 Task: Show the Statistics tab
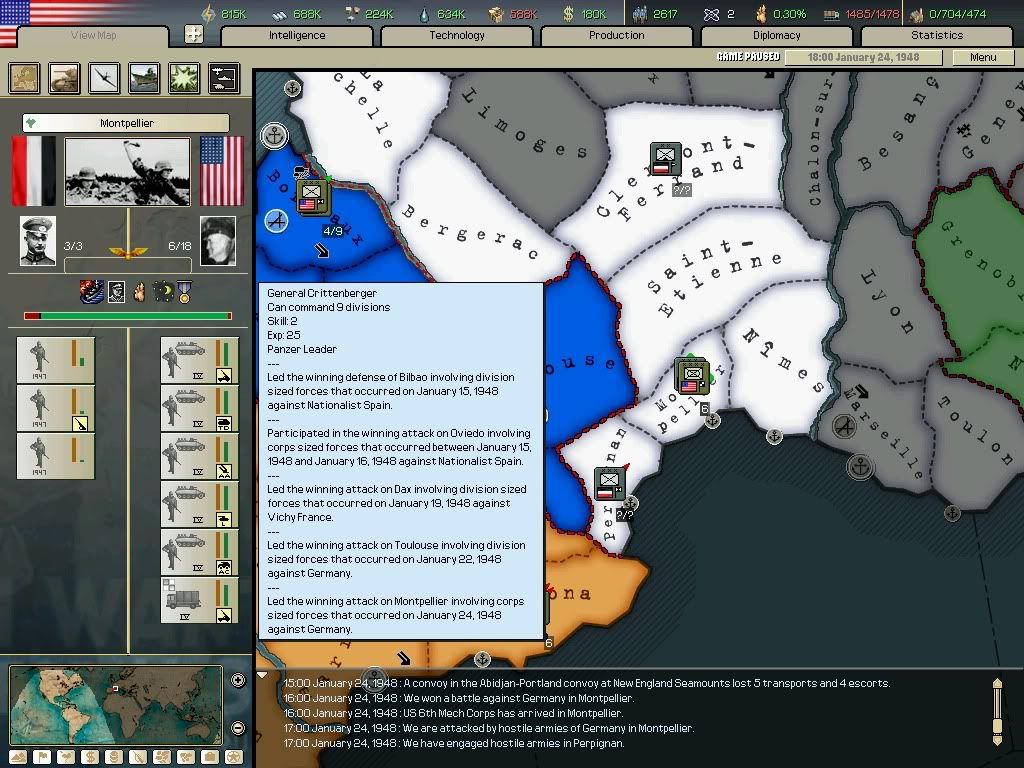937,36
